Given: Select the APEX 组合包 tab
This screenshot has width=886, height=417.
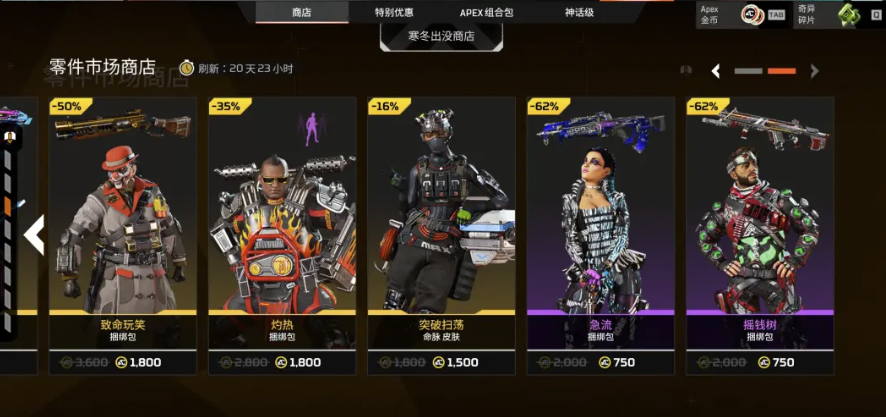Looking at the screenshot, I should click(x=485, y=12).
